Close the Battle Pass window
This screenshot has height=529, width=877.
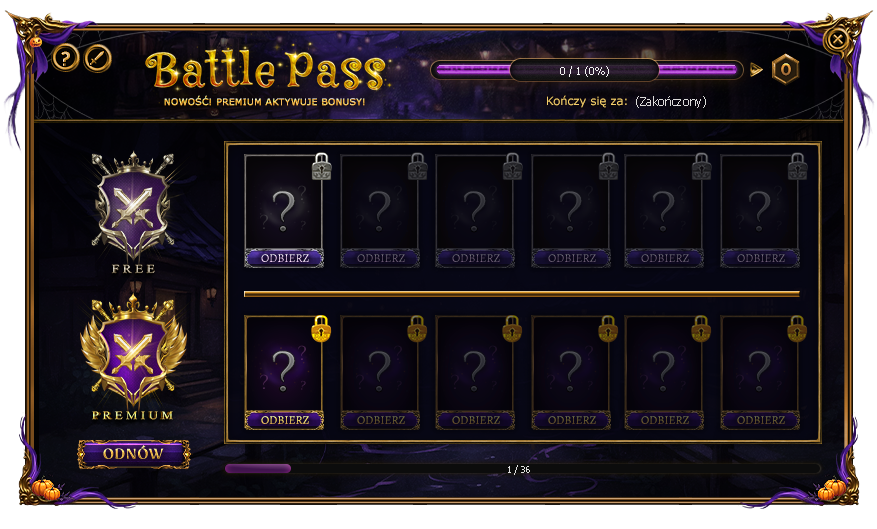pyautogui.click(x=838, y=40)
